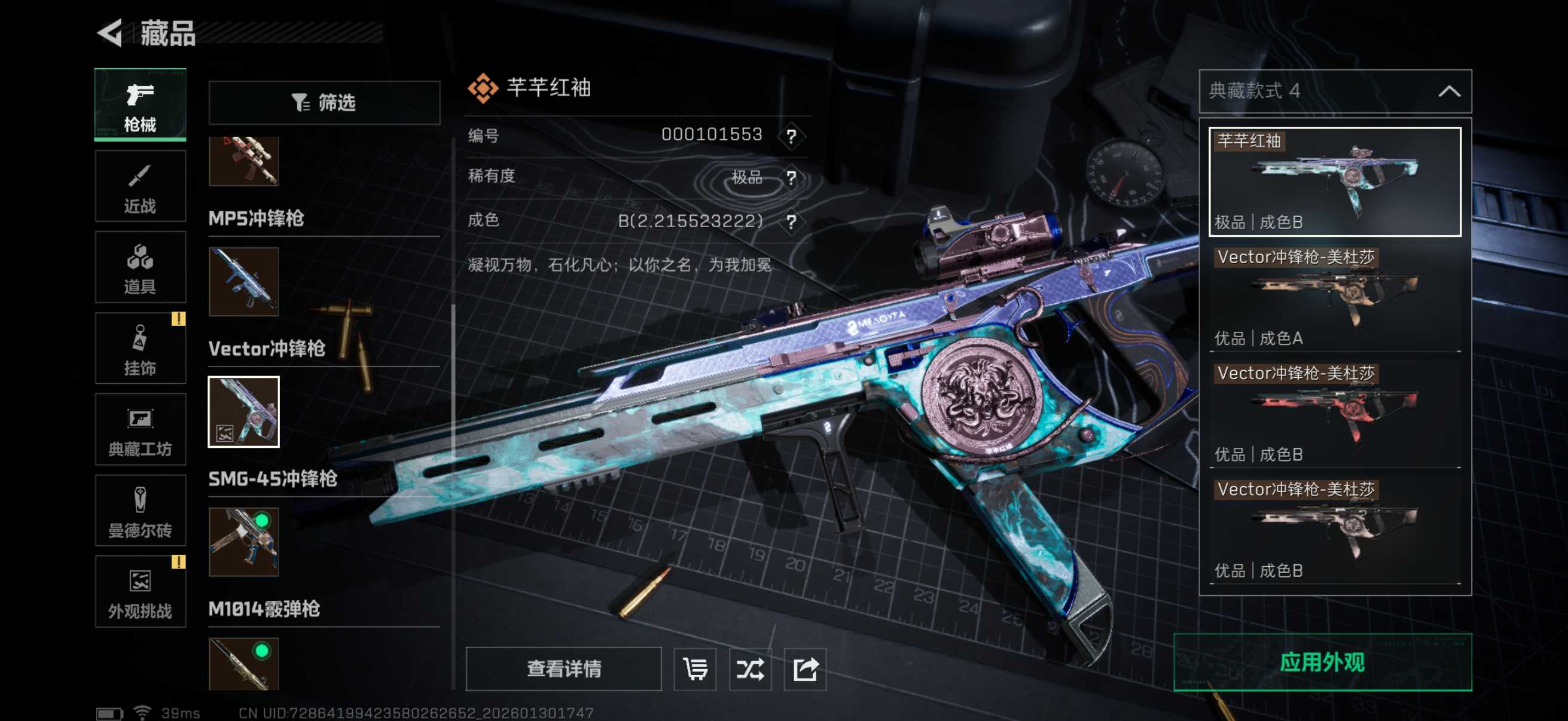Select the 道具 items tab
Viewport: 1568px width, 721px height.
[x=140, y=267]
